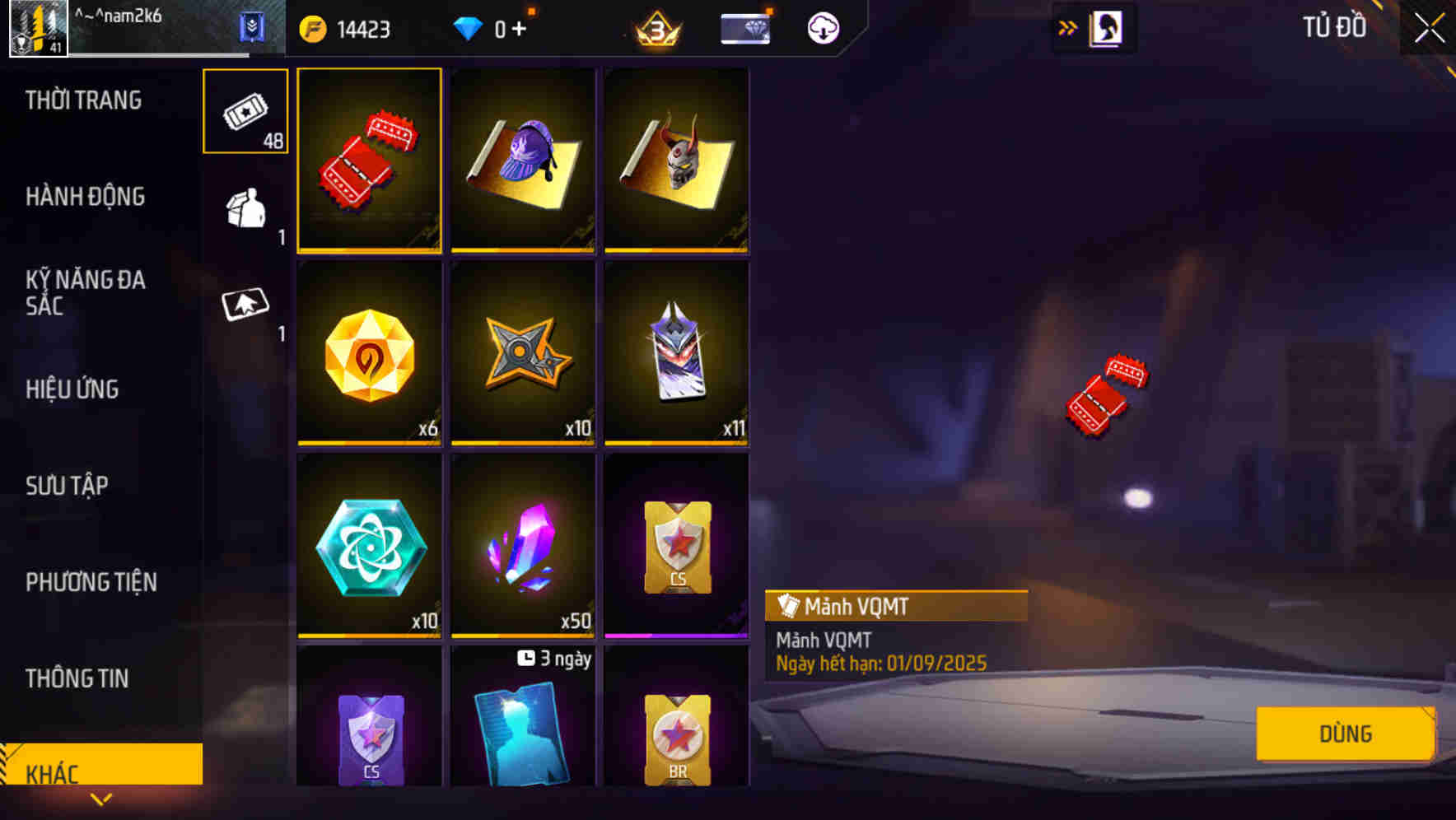Click the membership card icon in top bar
This screenshot has width=1456, height=820.
[x=744, y=27]
